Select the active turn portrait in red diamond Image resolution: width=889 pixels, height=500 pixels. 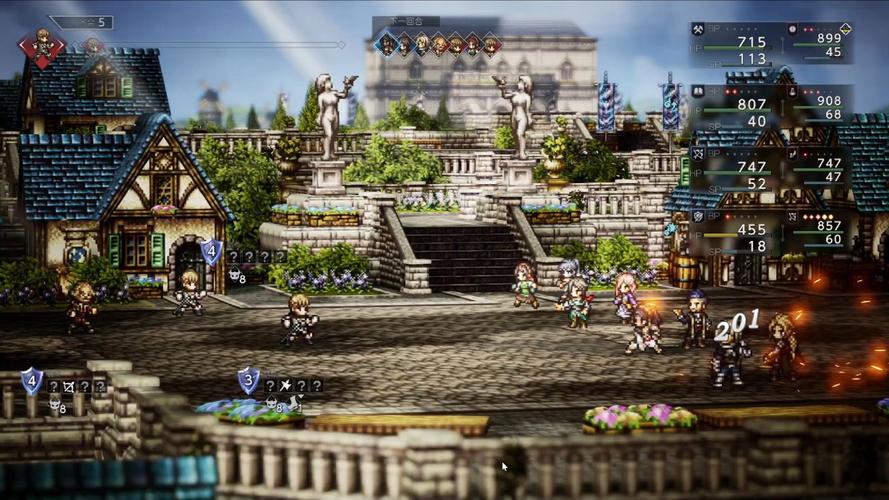coord(42,45)
